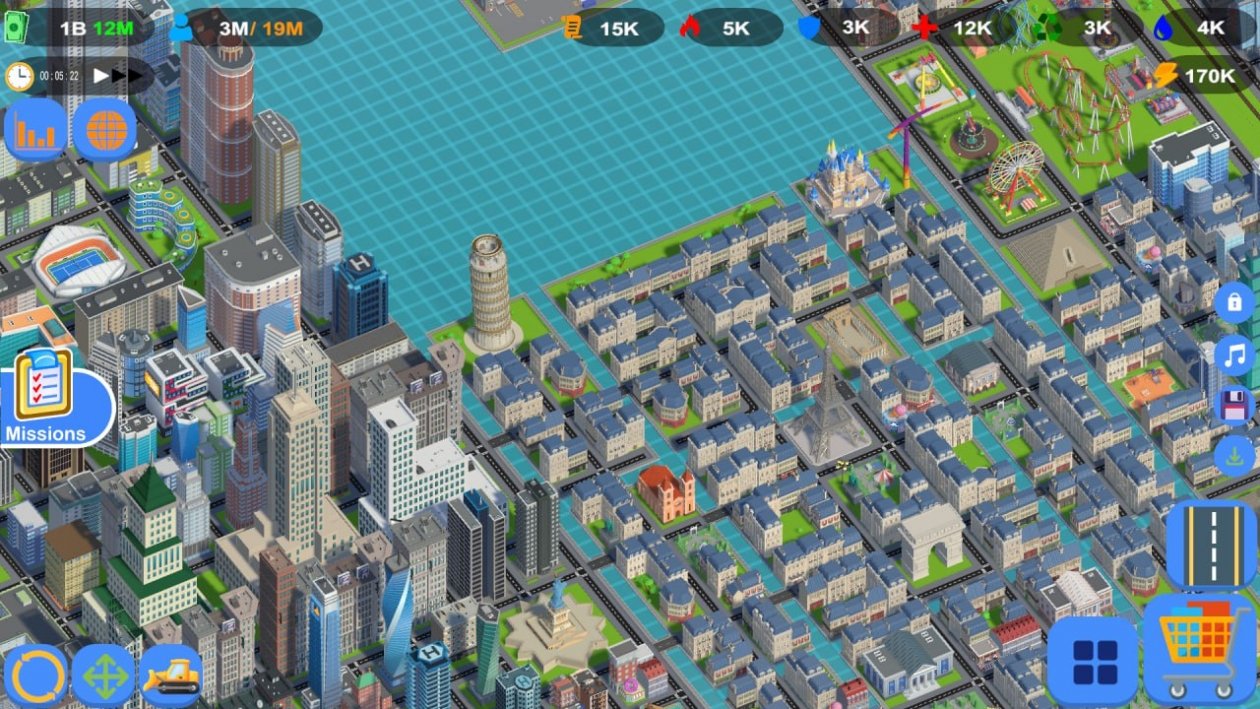Choose the green arrows move tool

pos(104,676)
